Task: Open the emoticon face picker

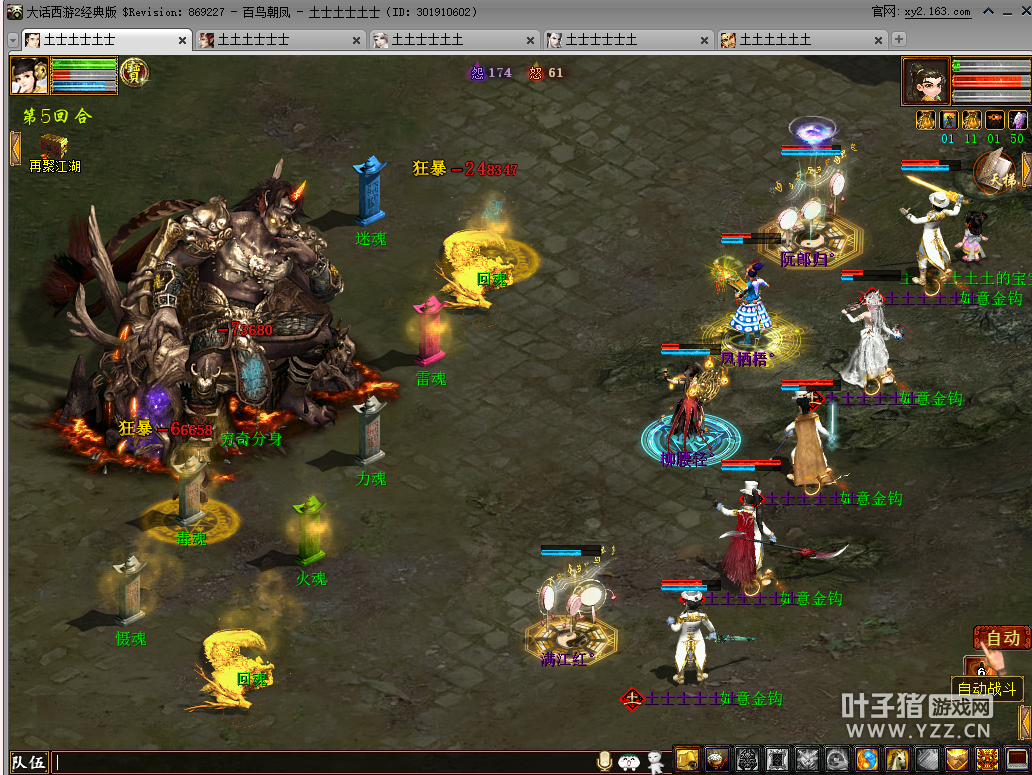Action: coord(630,762)
